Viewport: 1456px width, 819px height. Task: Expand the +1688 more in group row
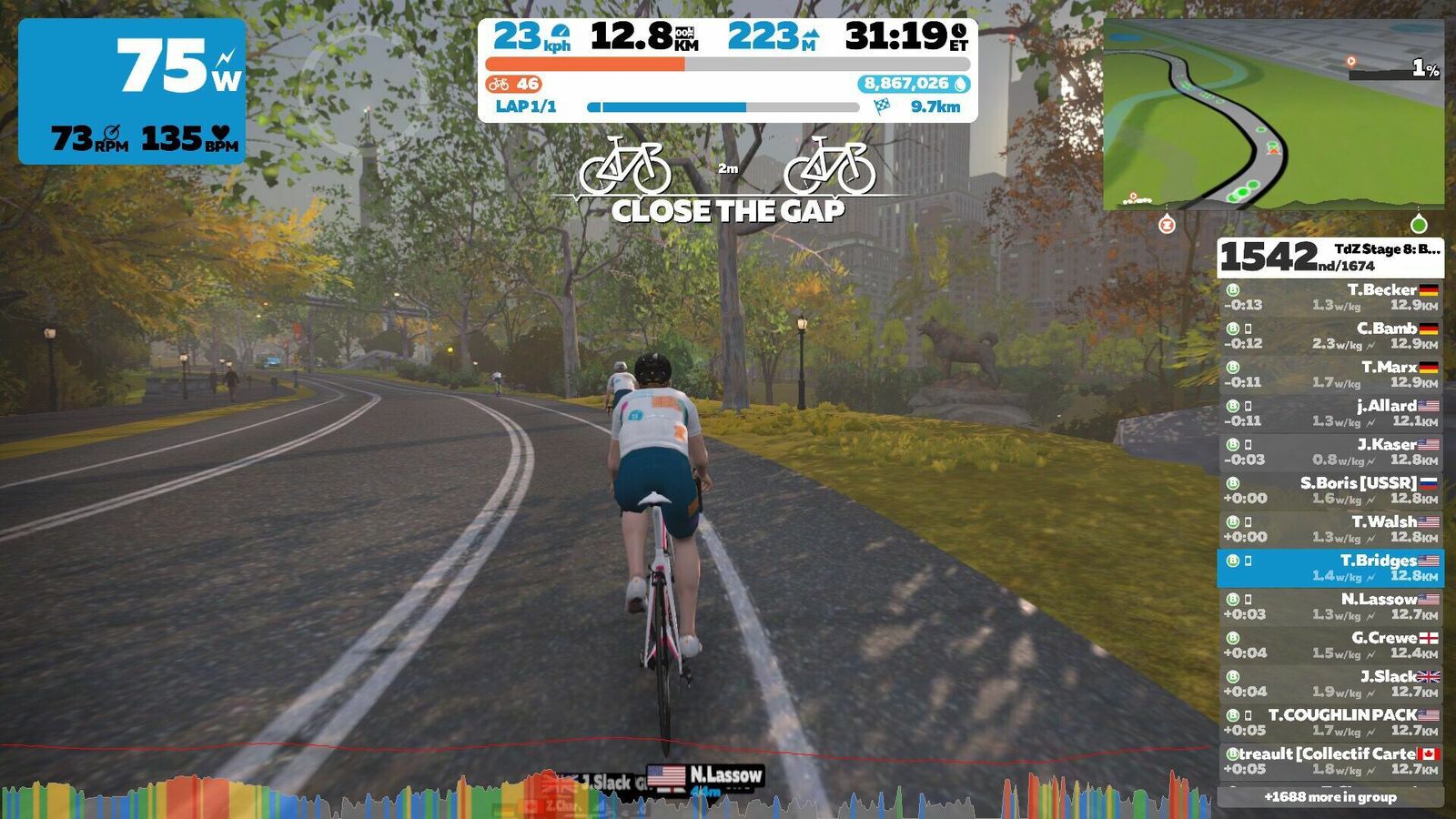pyautogui.click(x=1330, y=797)
